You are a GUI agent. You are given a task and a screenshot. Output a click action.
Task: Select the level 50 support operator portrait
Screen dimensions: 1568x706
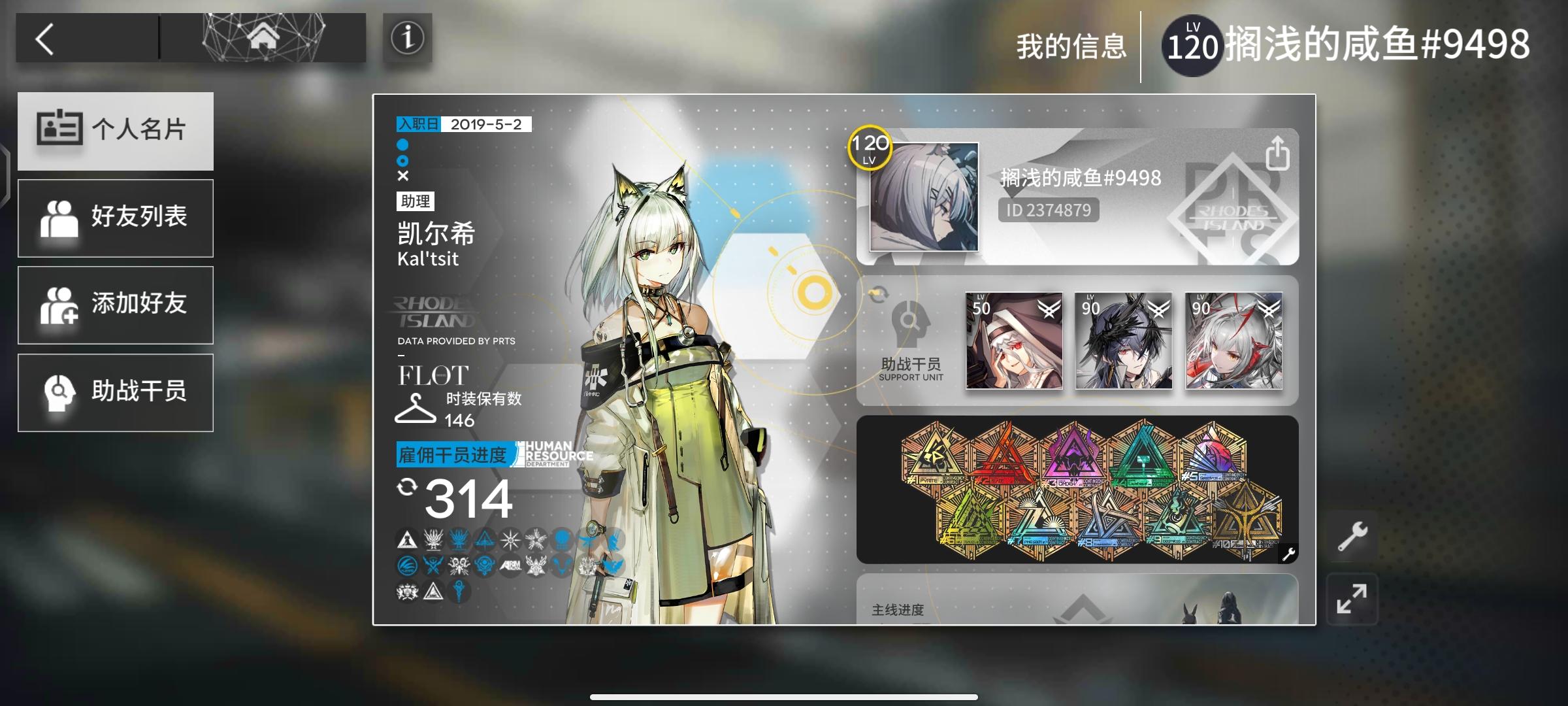1015,341
